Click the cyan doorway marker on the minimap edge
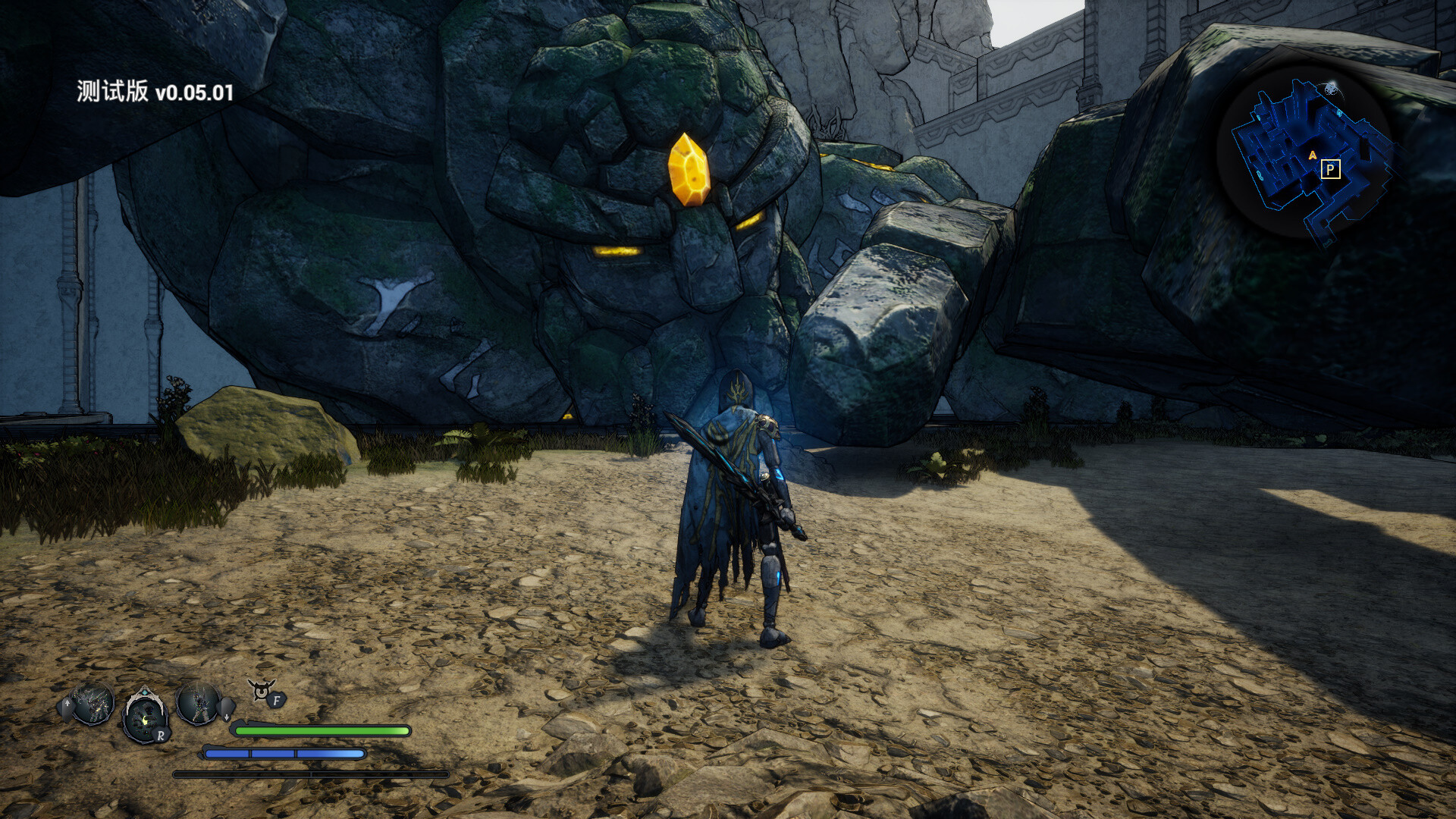 pyautogui.click(x=1338, y=114)
